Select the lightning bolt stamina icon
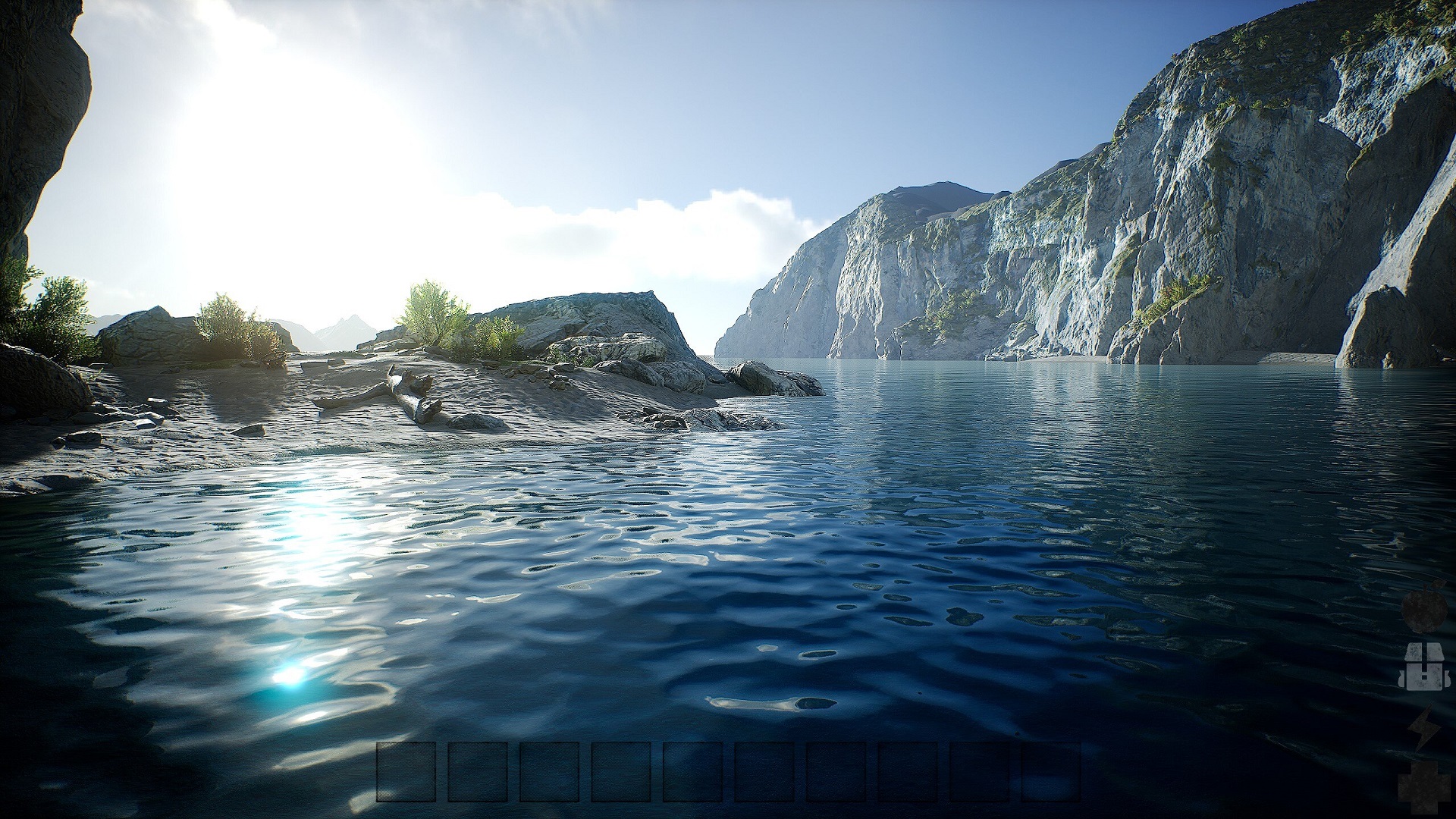The height and width of the screenshot is (819, 1456). 1422,730
